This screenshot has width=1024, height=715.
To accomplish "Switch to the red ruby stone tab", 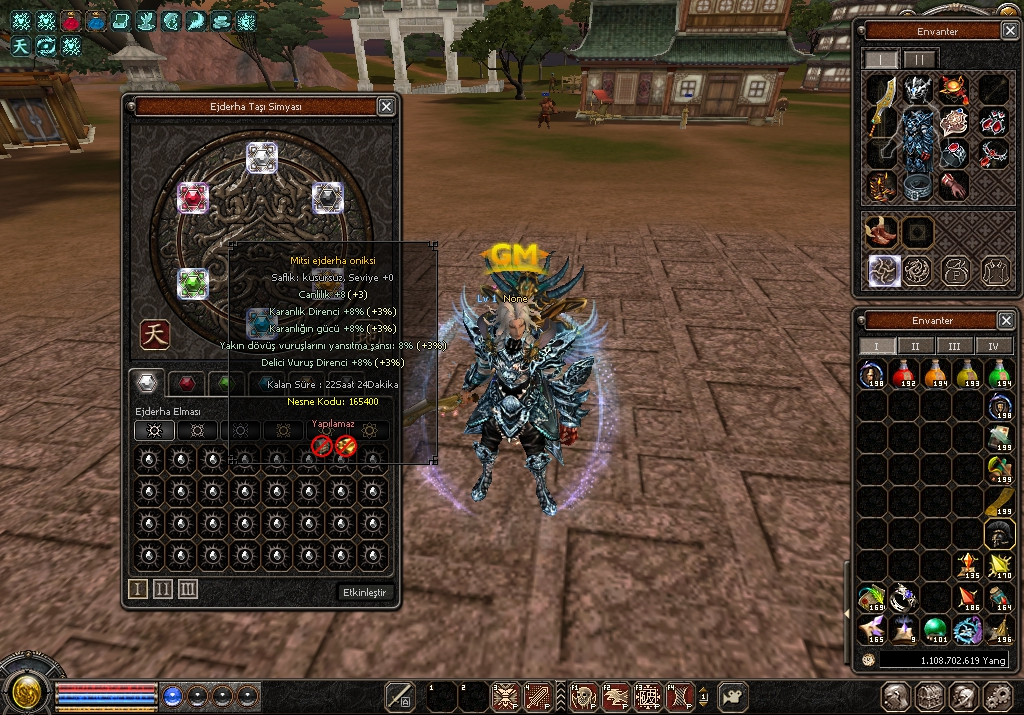I will point(185,384).
